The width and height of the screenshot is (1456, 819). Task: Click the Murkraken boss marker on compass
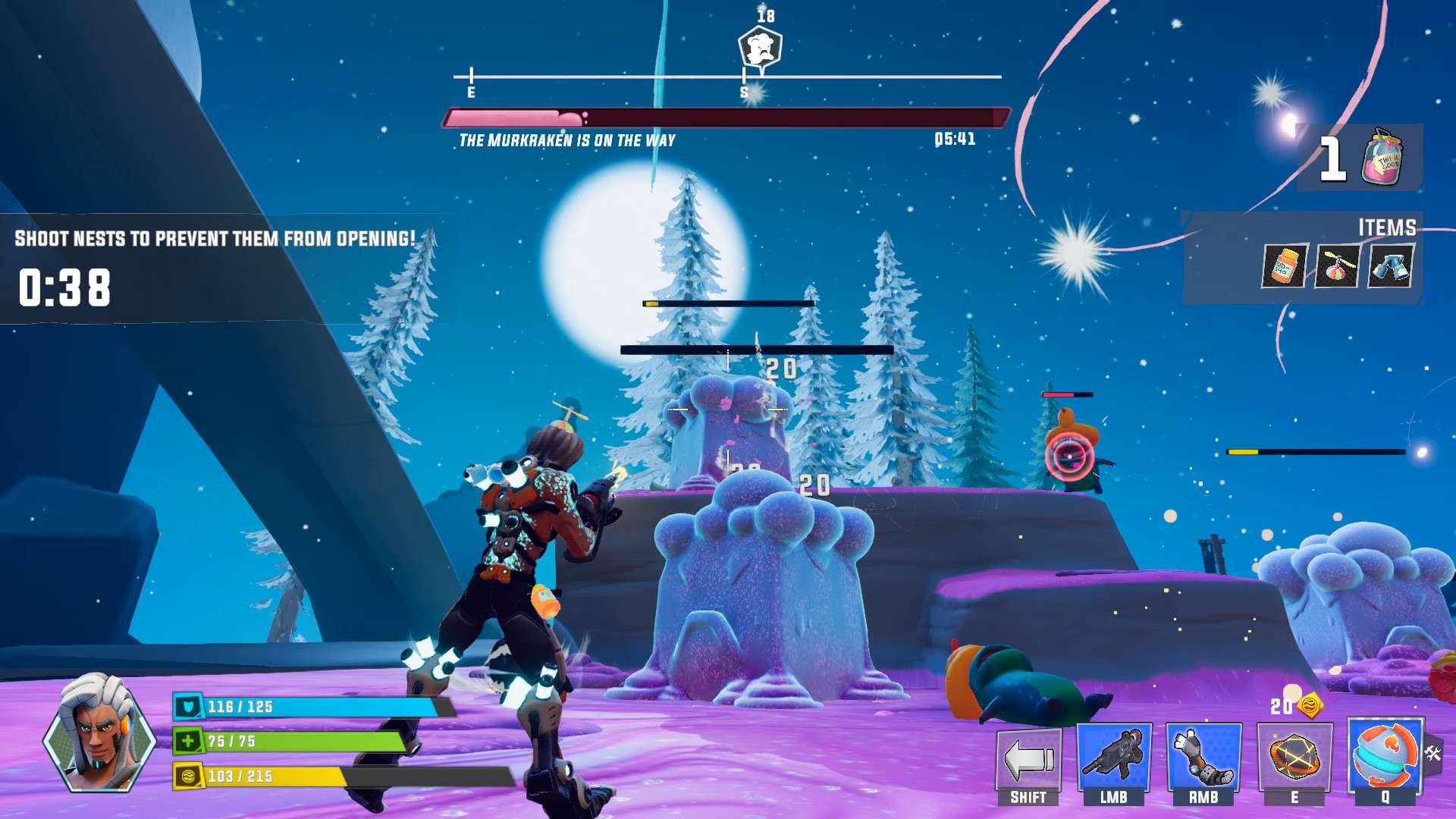point(760,49)
